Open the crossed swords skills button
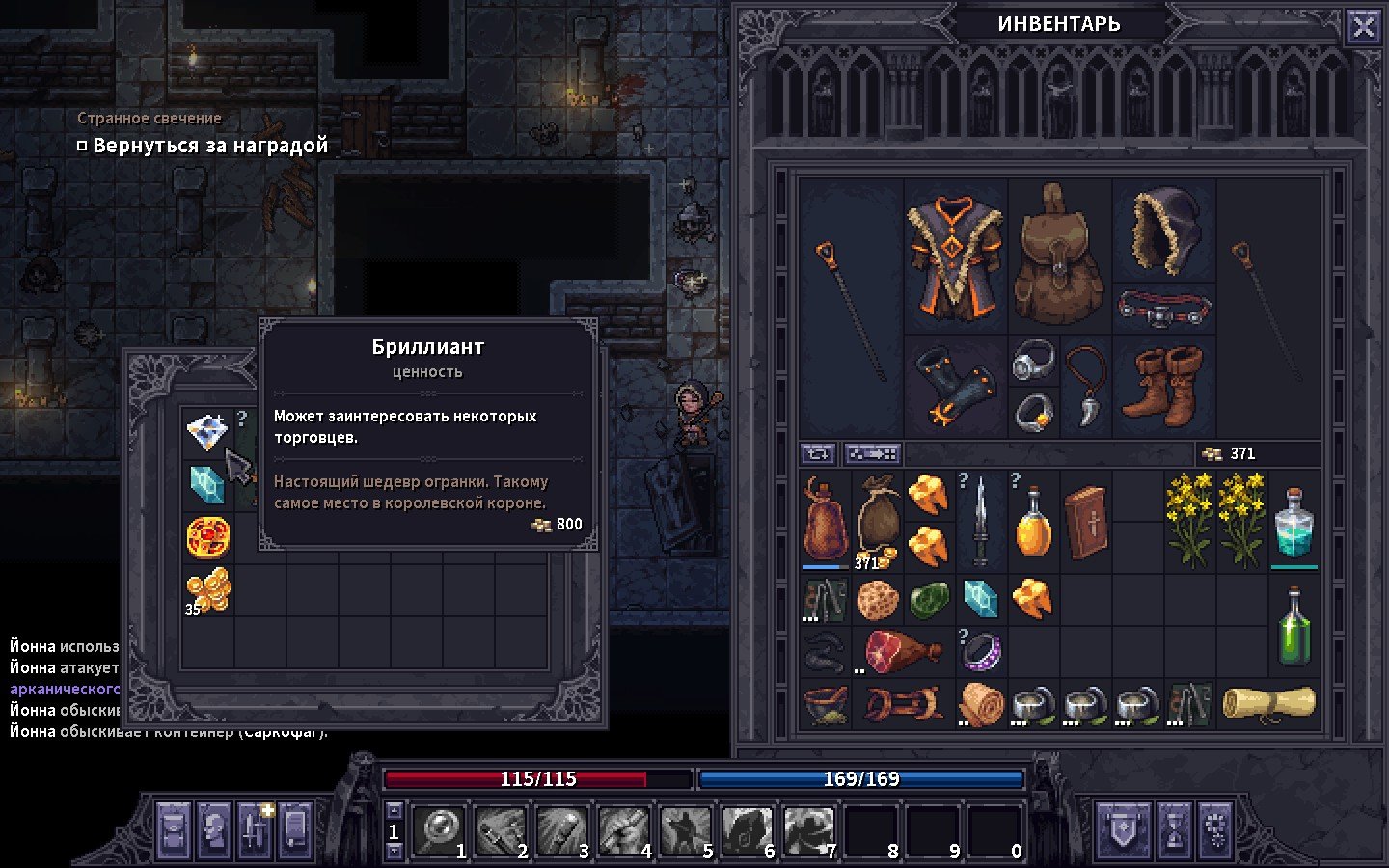This screenshot has width=1389, height=868. (x=255, y=830)
